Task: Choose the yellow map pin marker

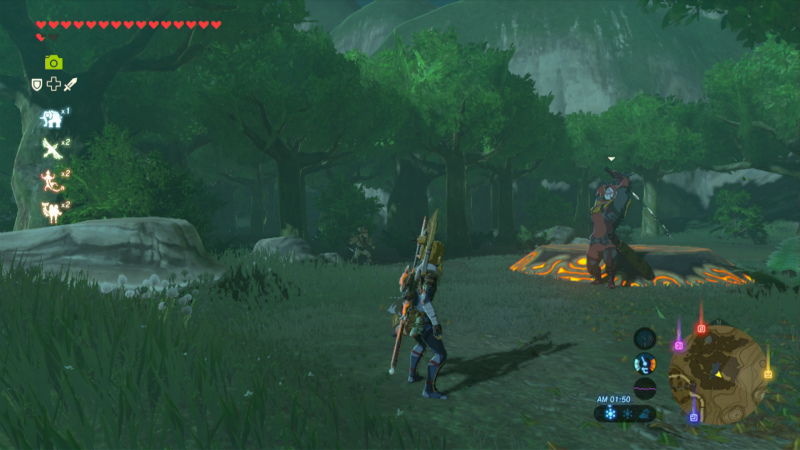Action: [x=768, y=374]
